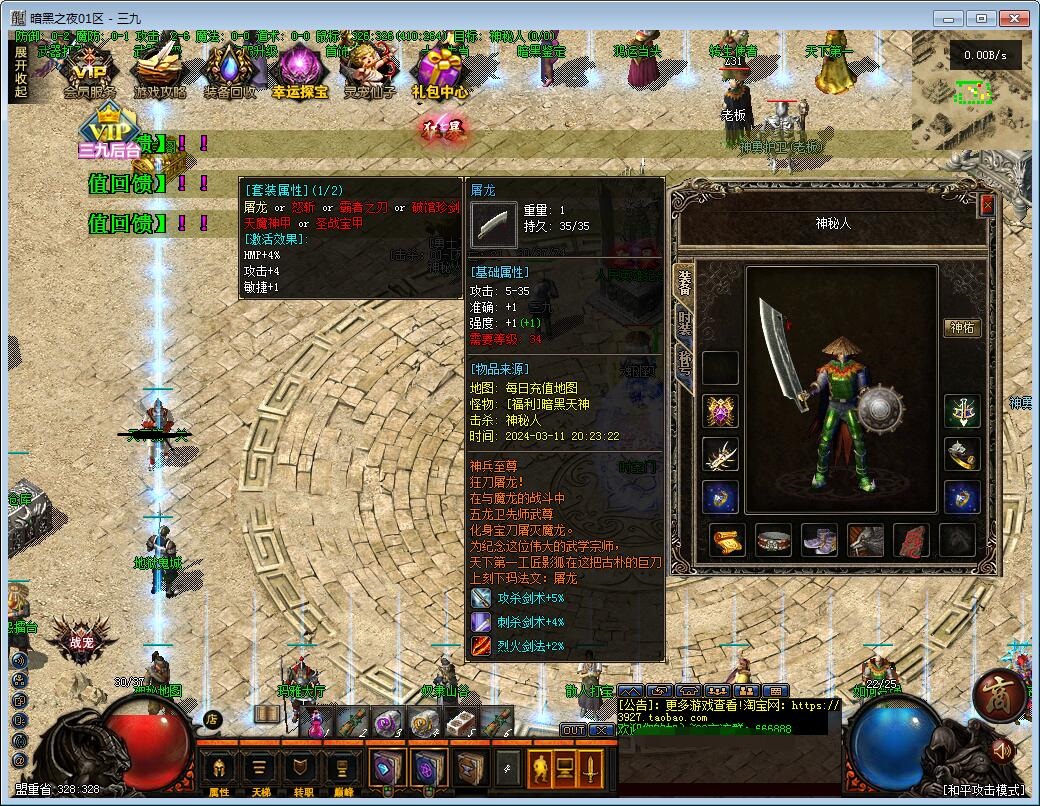The height and width of the screenshot is (806, 1040).
Task: Open 幸运探宝 treasure icon
Action: pyautogui.click(x=299, y=70)
